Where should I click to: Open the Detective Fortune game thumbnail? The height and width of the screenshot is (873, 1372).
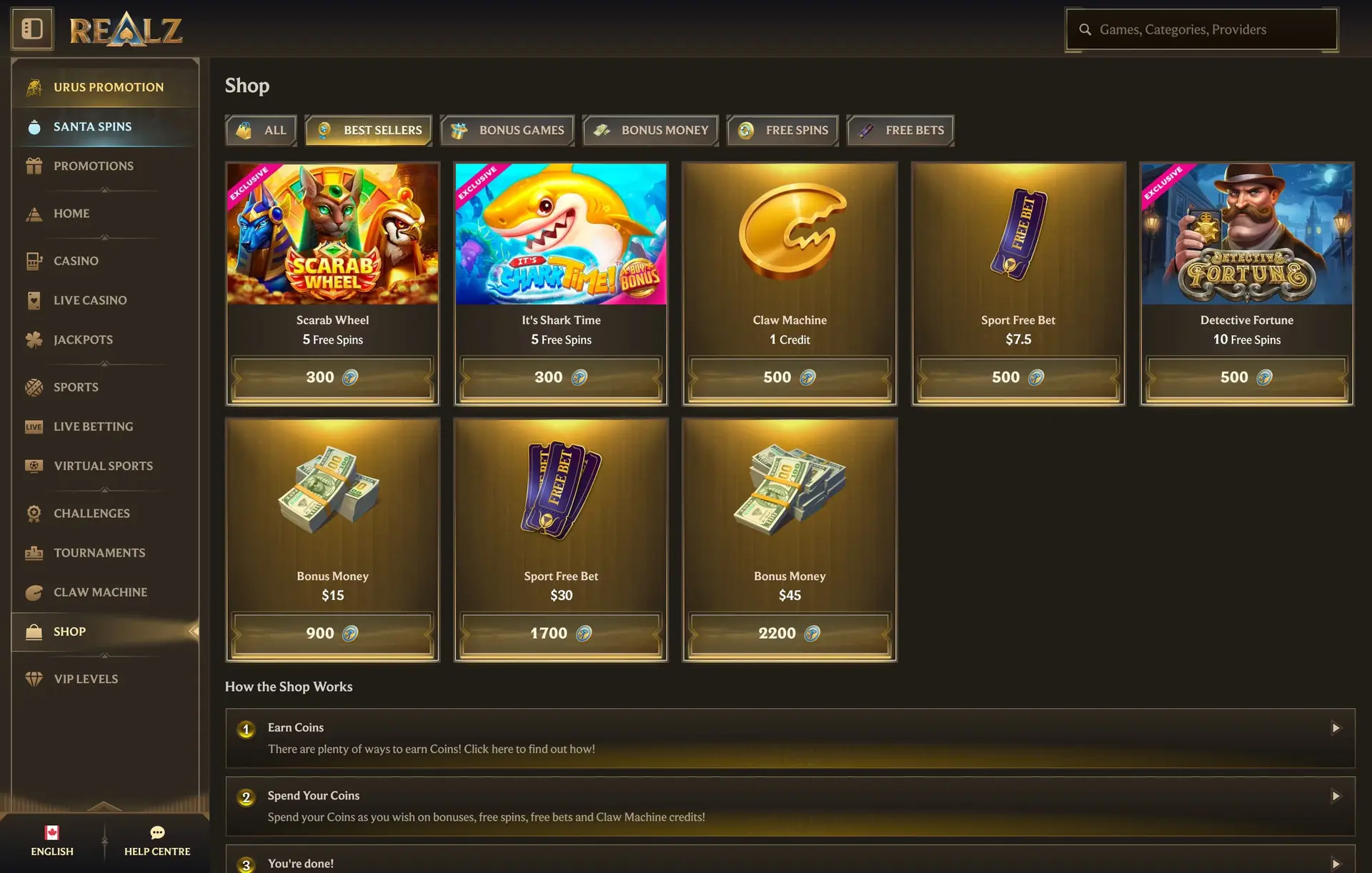point(1246,234)
